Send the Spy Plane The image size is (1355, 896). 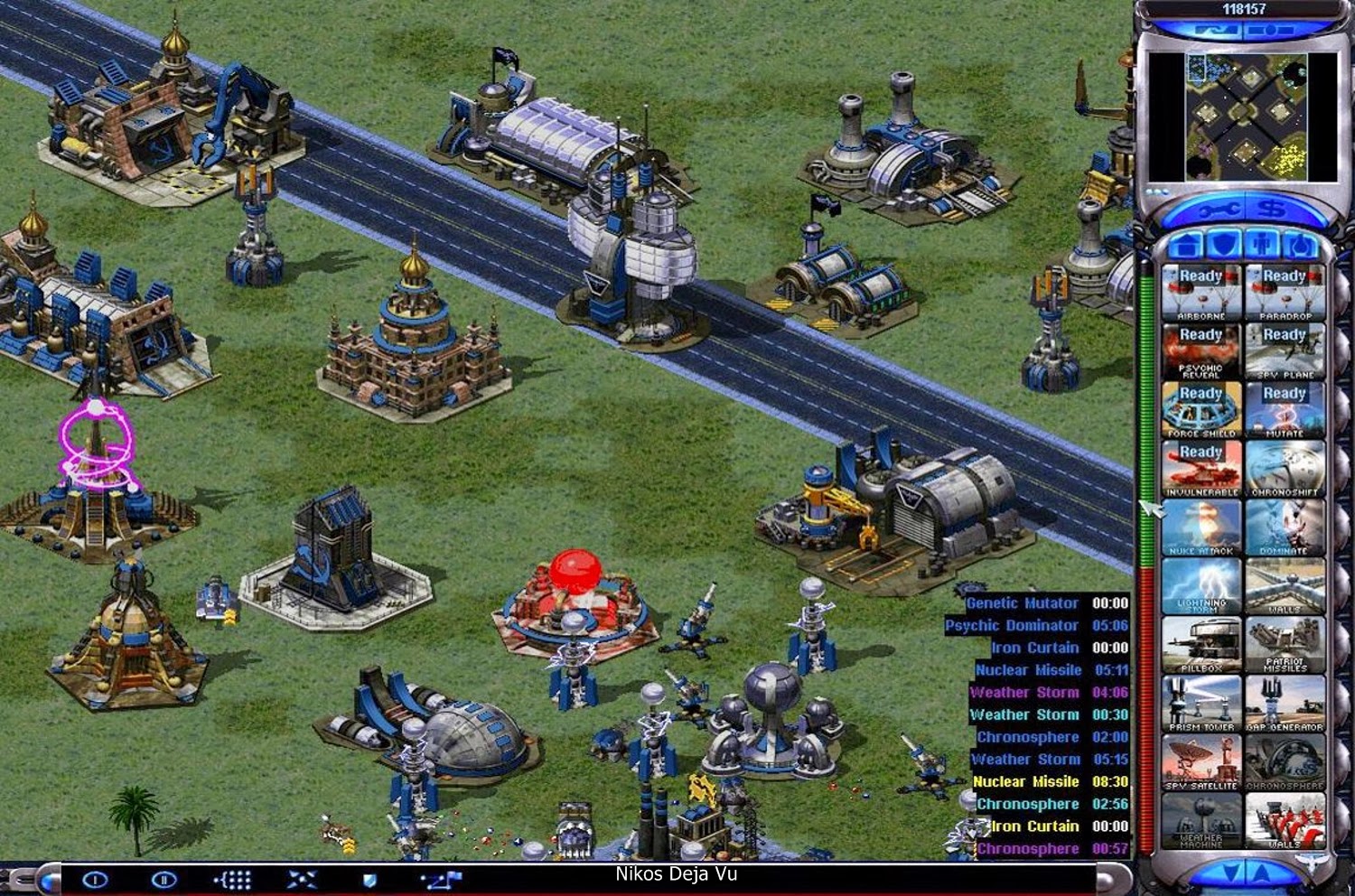tap(1284, 353)
